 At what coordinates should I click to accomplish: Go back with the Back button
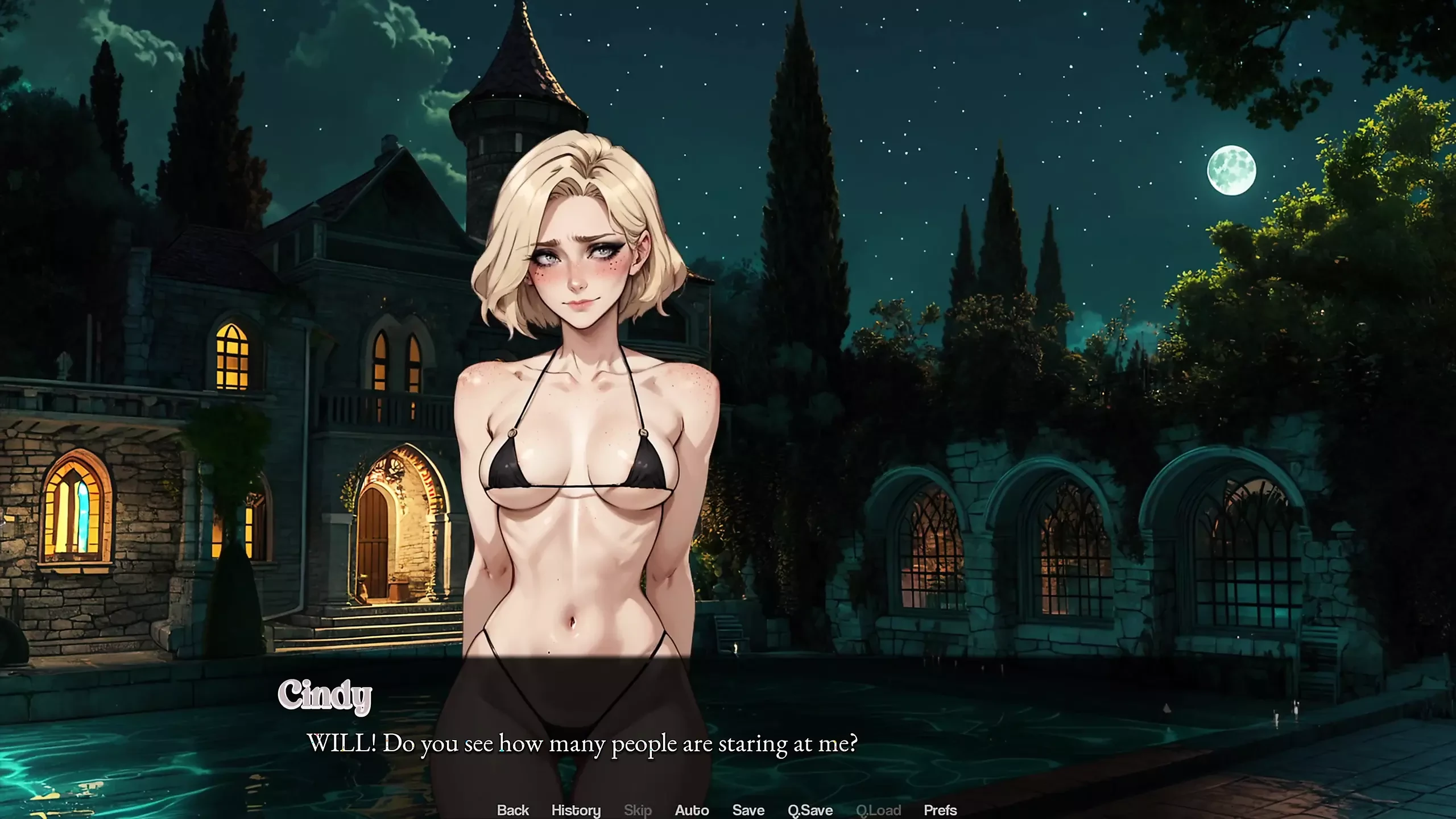pyautogui.click(x=512, y=810)
